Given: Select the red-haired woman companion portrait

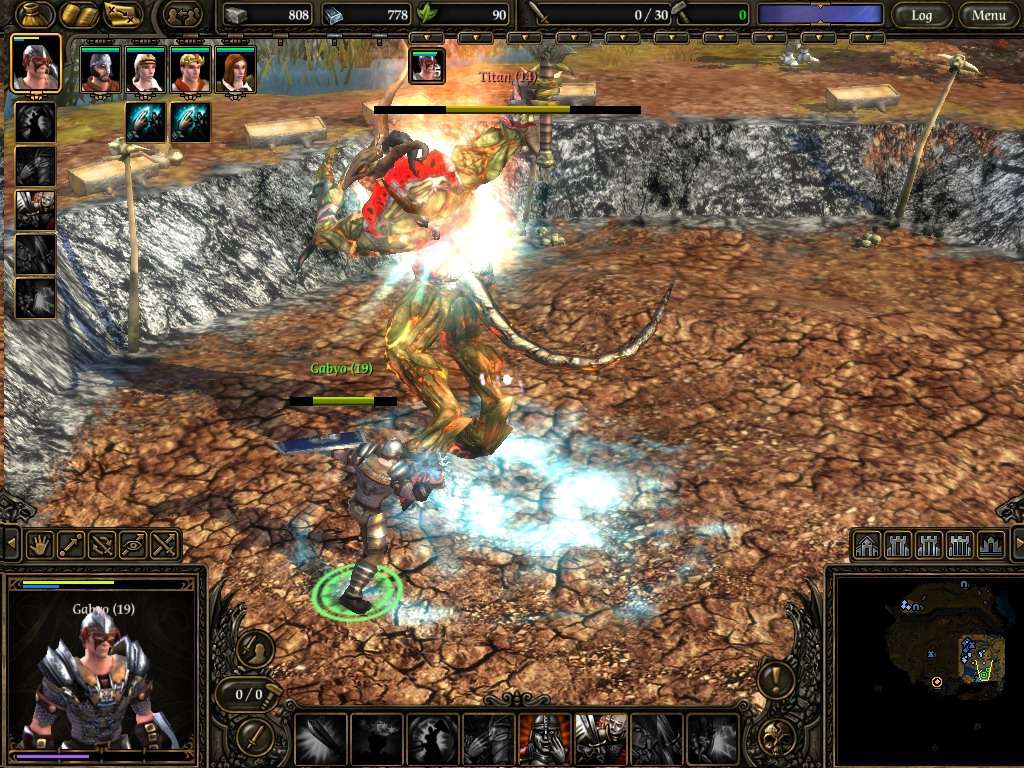Looking at the screenshot, I should coord(235,70).
